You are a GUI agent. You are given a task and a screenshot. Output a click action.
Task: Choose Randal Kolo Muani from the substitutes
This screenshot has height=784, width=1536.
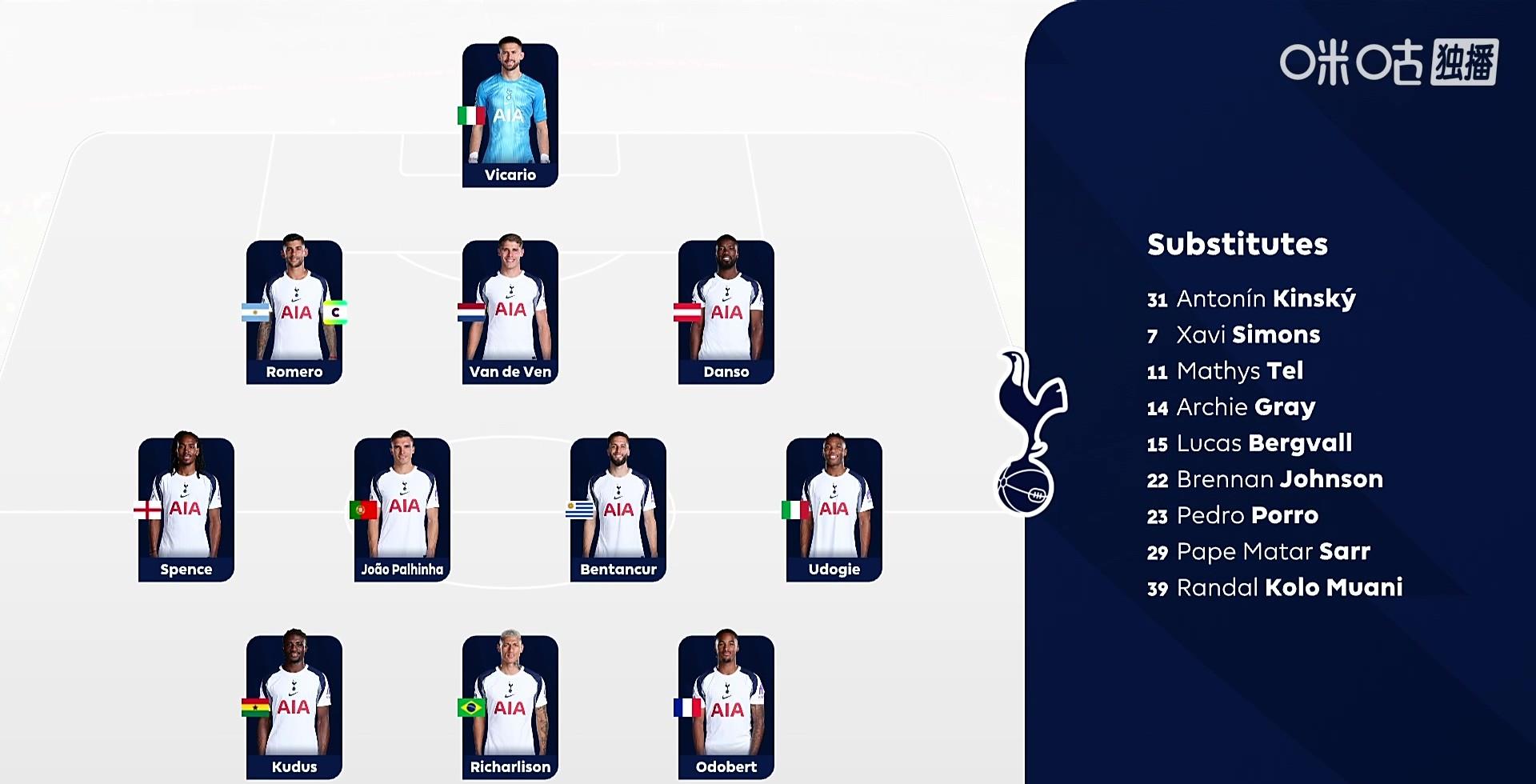[x=1274, y=588]
